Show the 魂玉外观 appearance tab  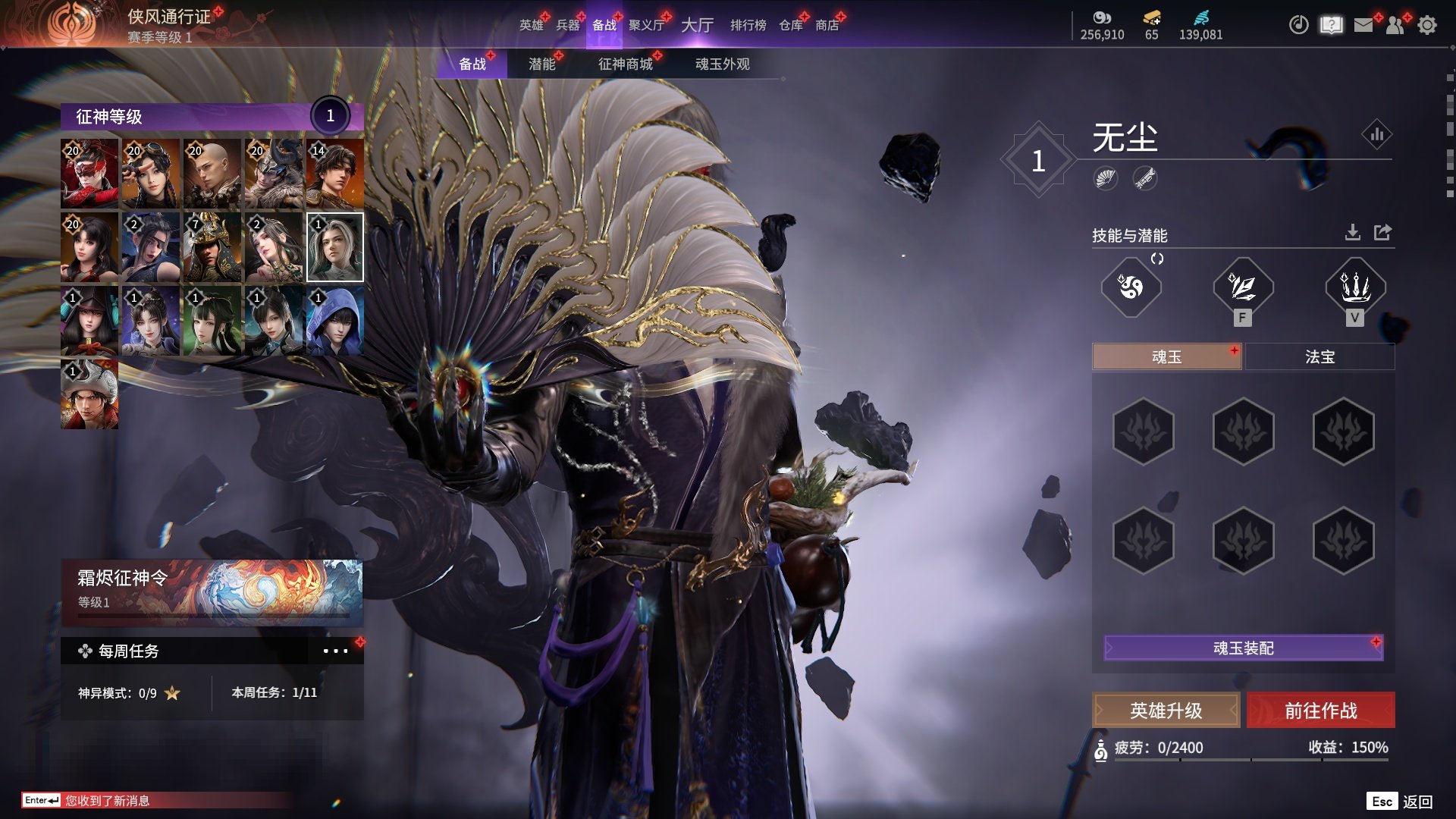tap(722, 64)
